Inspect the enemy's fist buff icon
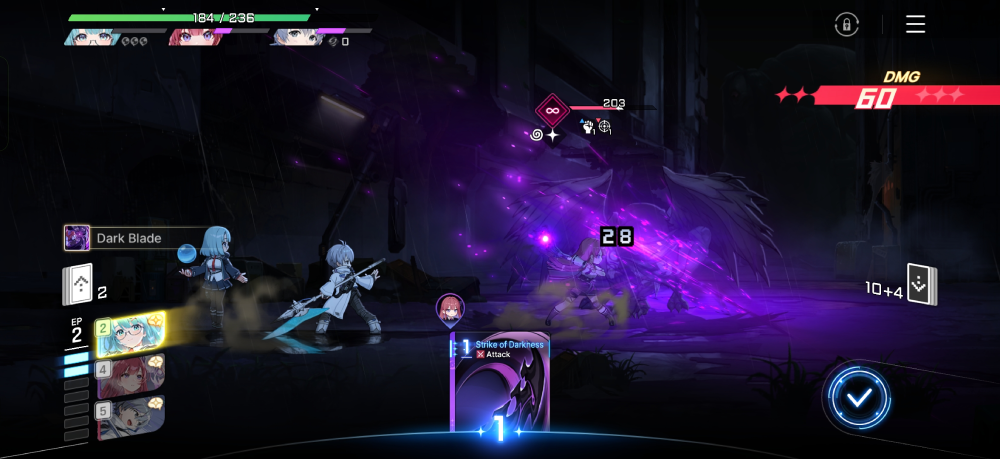This screenshot has height=459, width=1000. 588,127
